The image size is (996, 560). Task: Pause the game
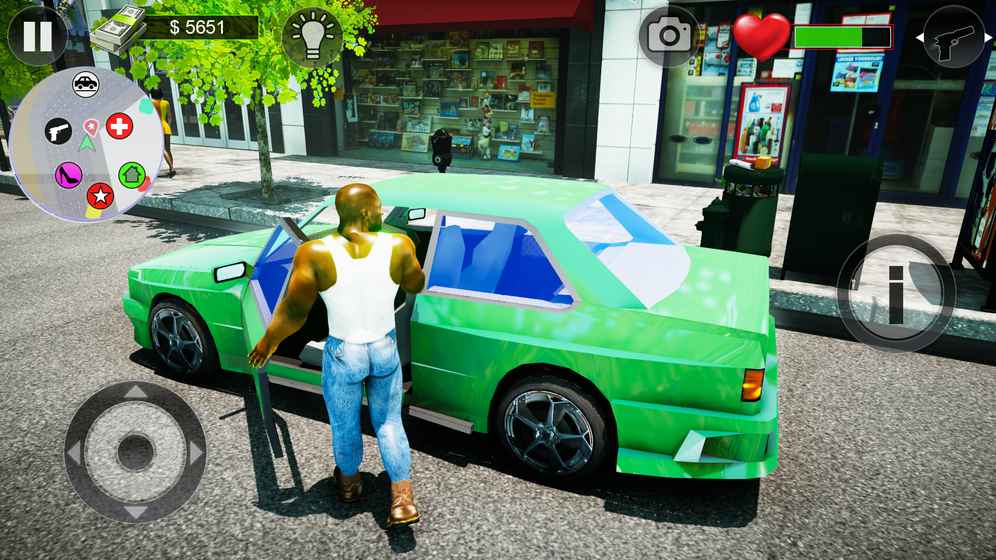click(37, 36)
